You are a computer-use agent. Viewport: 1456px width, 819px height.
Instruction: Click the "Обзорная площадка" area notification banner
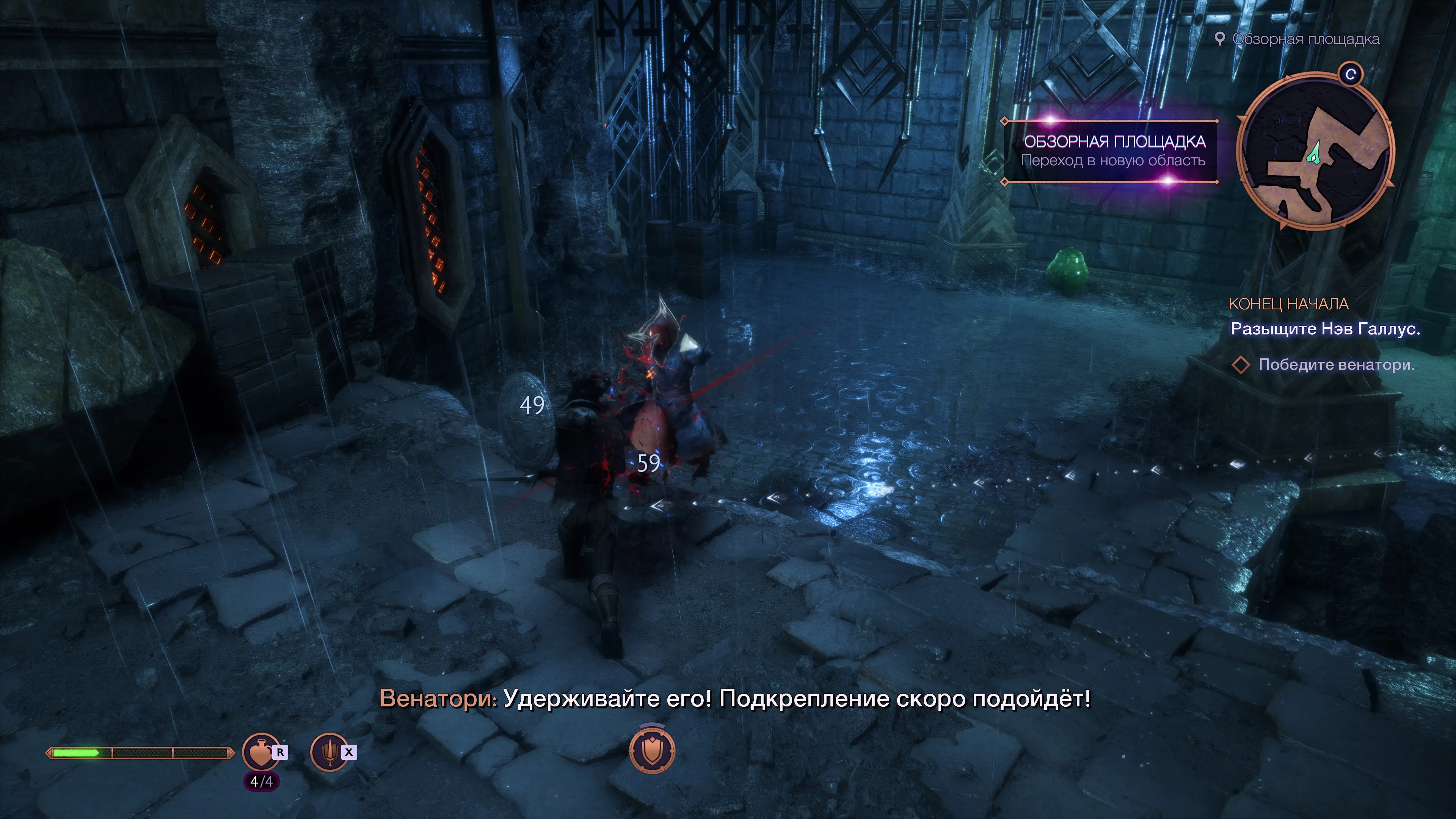point(1112,151)
